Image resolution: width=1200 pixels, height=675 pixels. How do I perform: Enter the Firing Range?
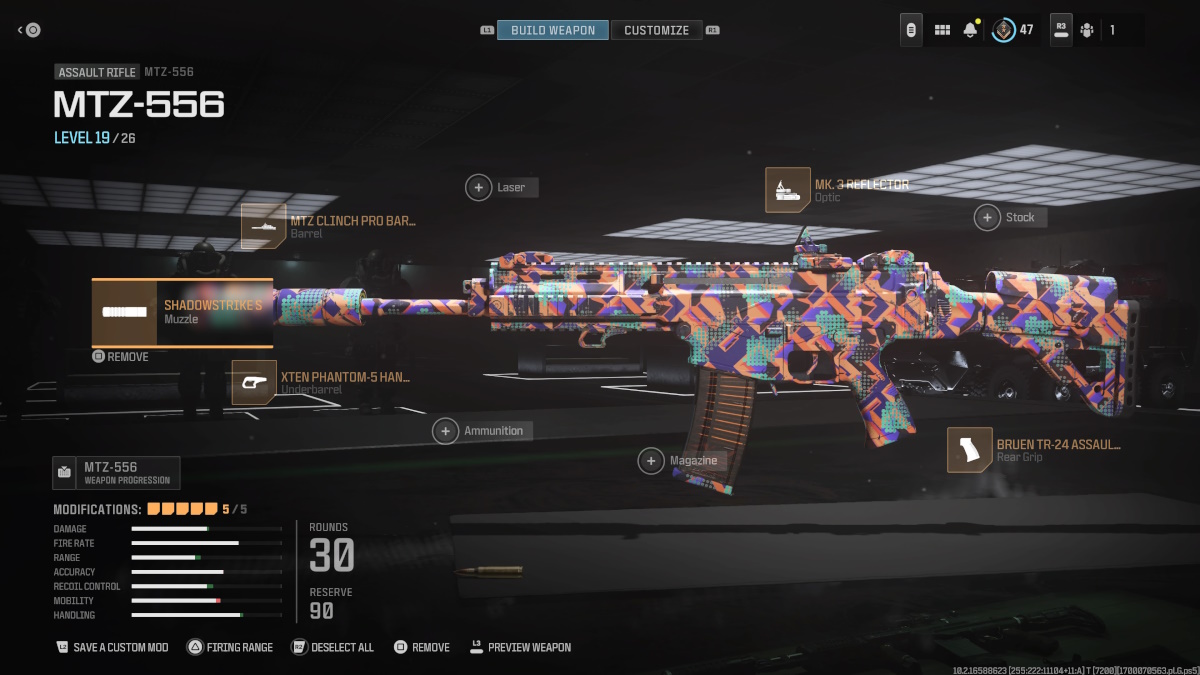(x=230, y=647)
